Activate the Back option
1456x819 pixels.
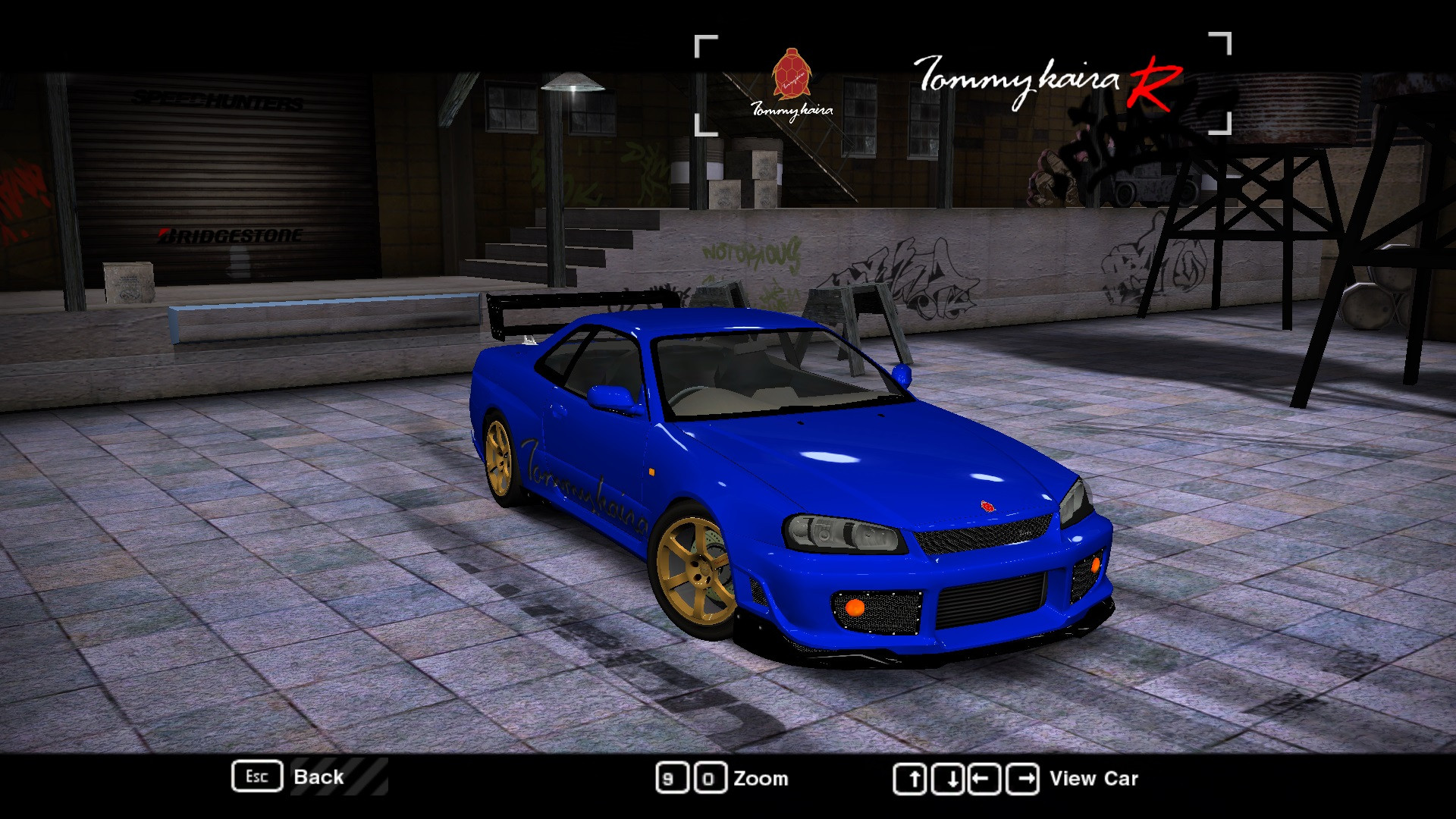[319, 776]
